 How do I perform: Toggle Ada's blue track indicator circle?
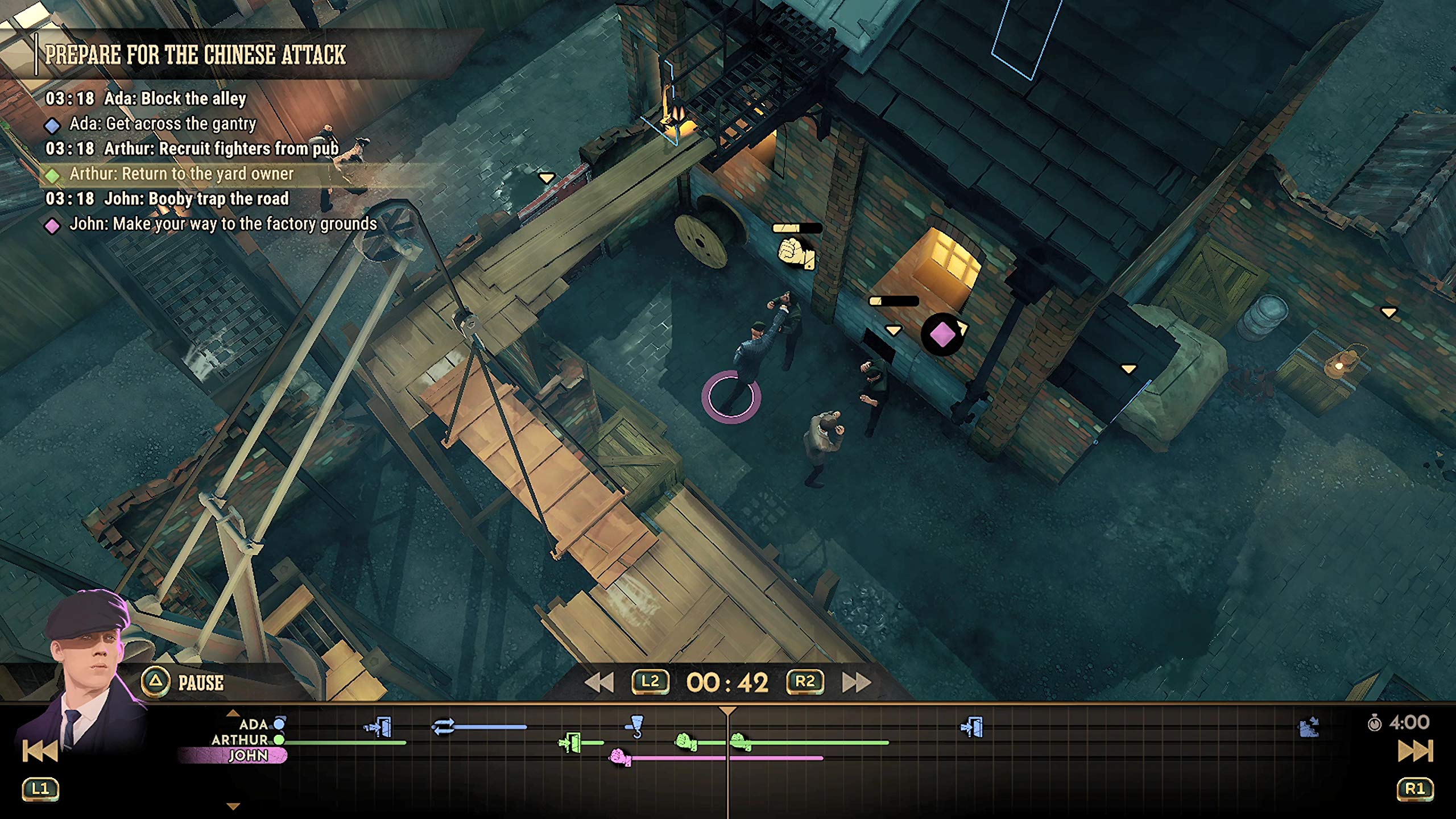pyautogui.click(x=278, y=723)
